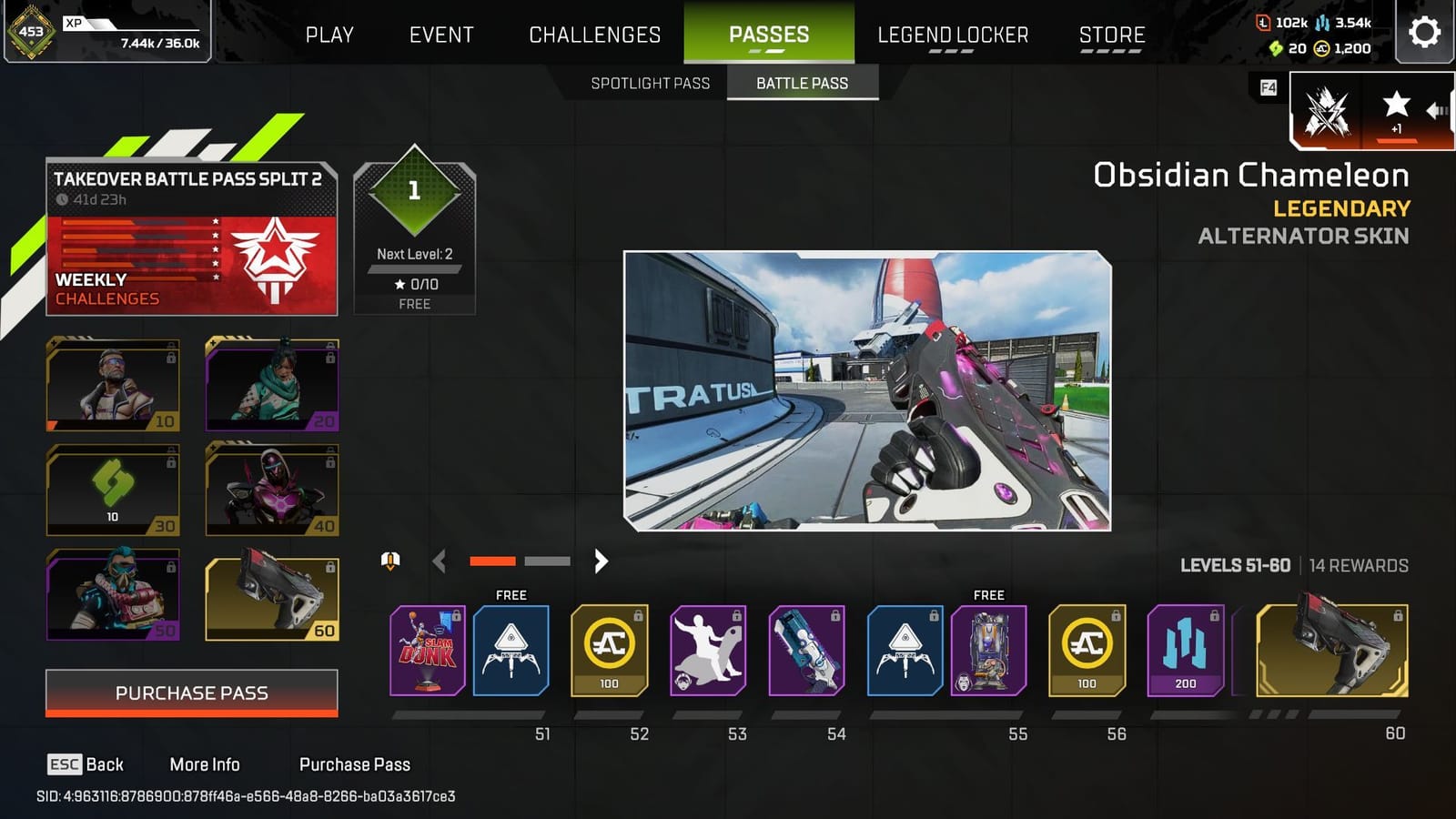The height and width of the screenshot is (819, 1456).
Task: Click the yellow Apex Coins currency icon
Action: [x=1322, y=50]
